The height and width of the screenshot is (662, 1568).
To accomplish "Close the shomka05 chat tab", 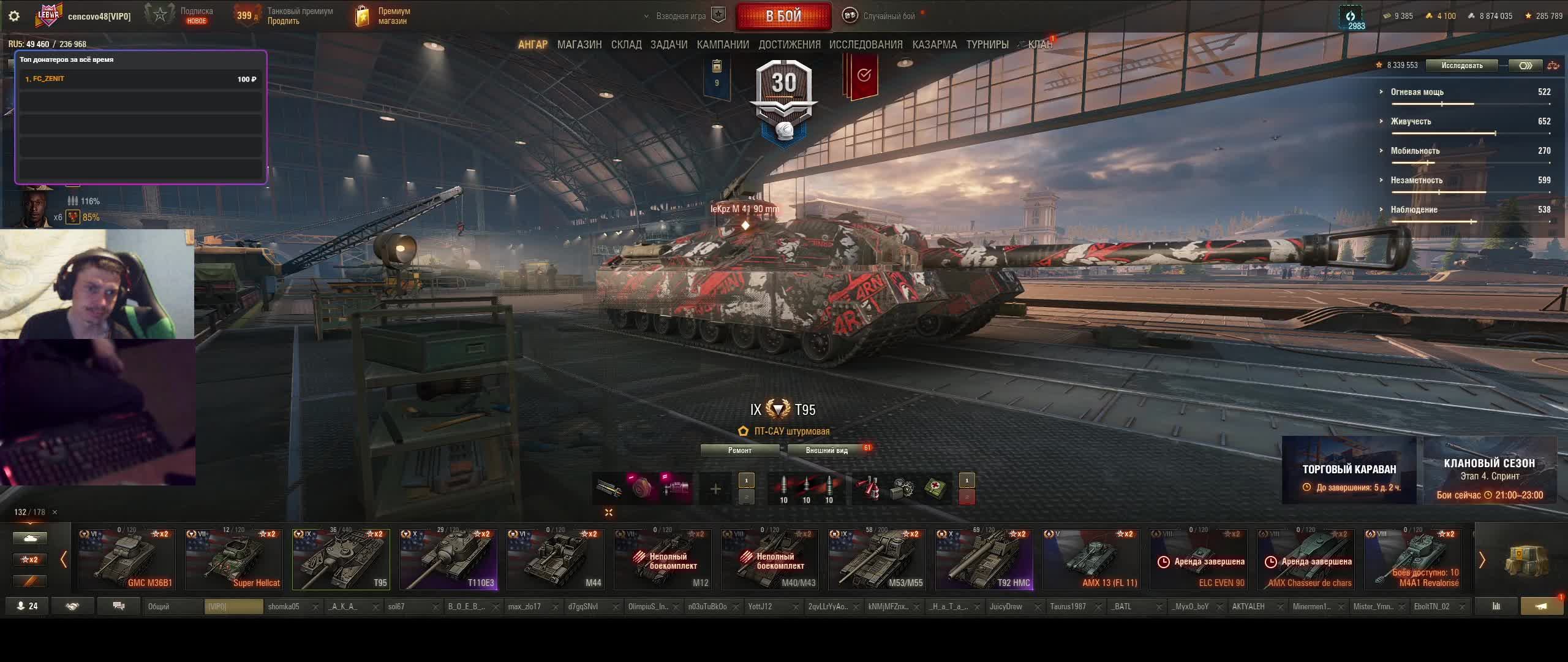I will (x=315, y=607).
